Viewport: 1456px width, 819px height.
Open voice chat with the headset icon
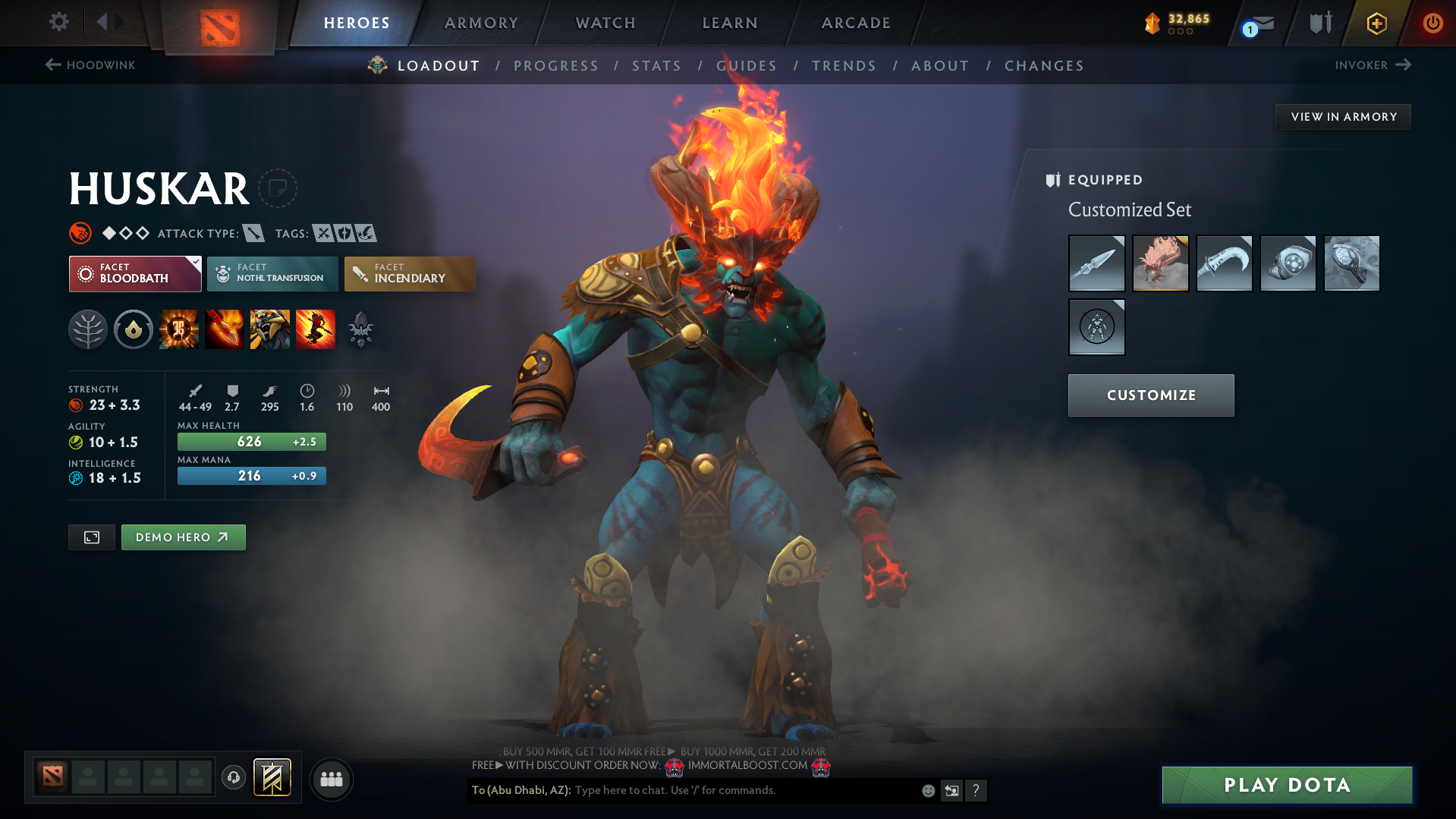coord(233,778)
